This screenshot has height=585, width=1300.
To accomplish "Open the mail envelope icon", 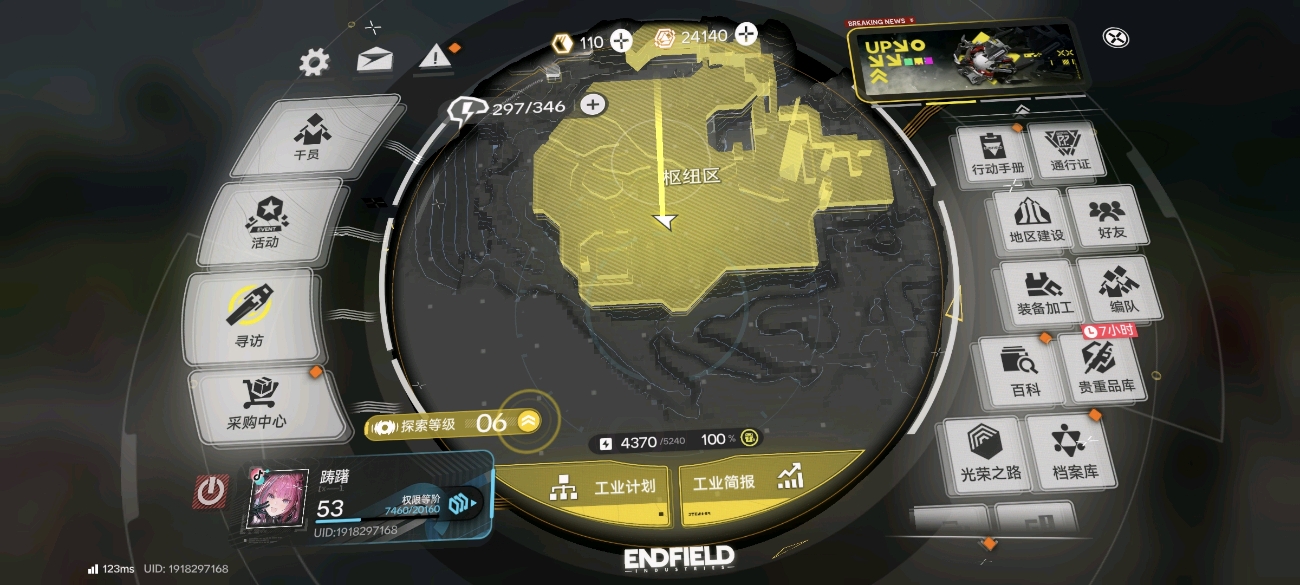I will point(374,60).
